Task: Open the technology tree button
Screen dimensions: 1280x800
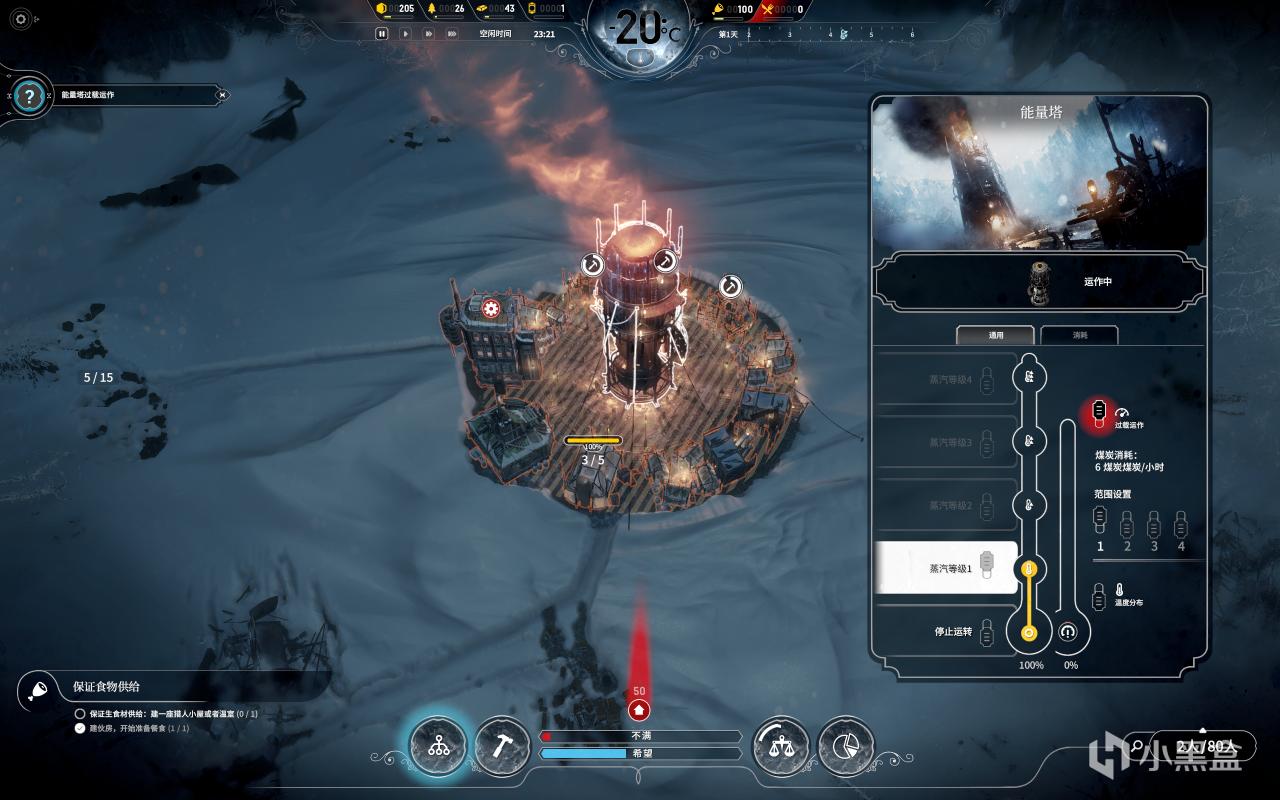Action: tap(438, 746)
